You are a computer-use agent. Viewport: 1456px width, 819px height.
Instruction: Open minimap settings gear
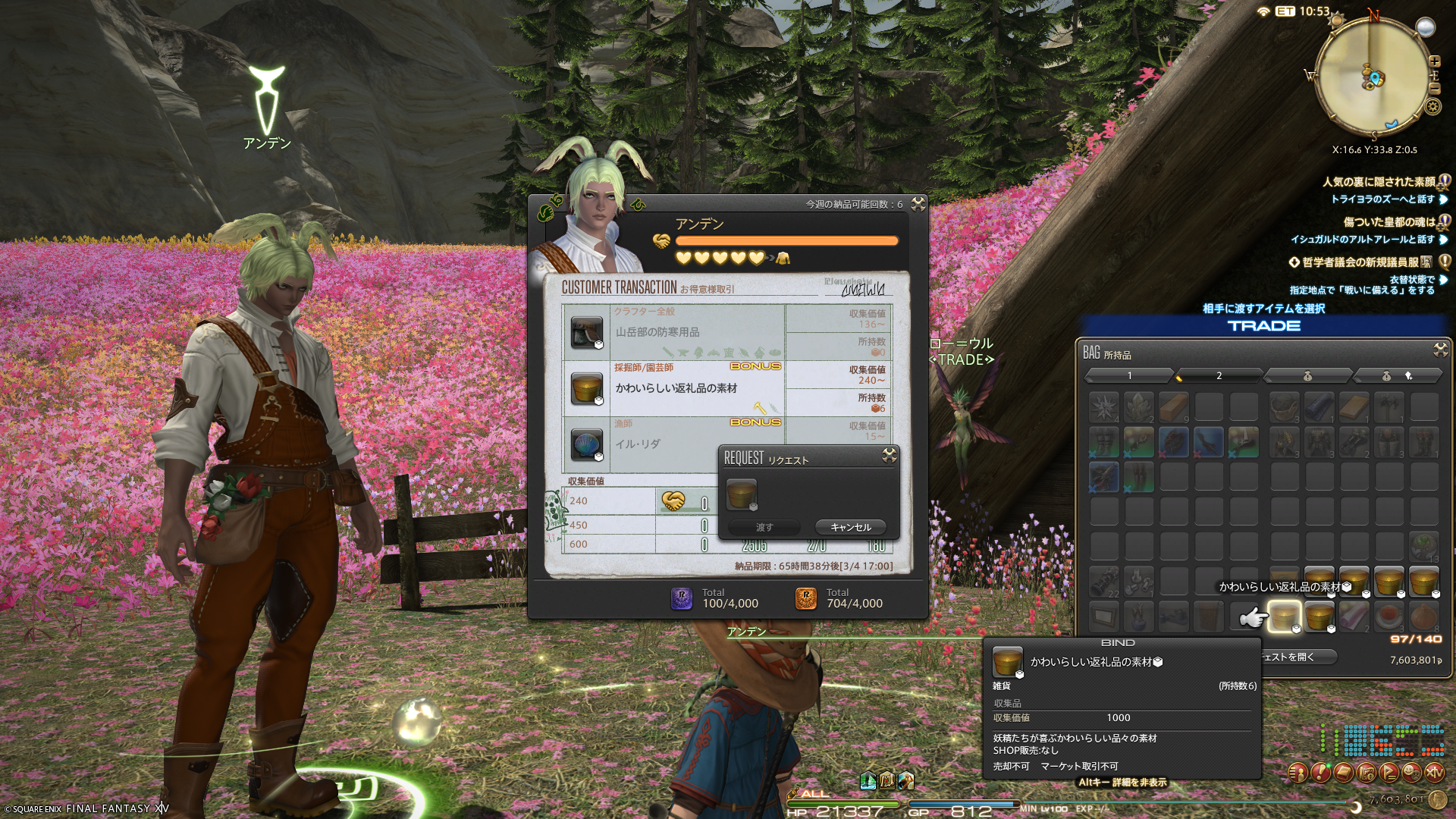point(1432,107)
